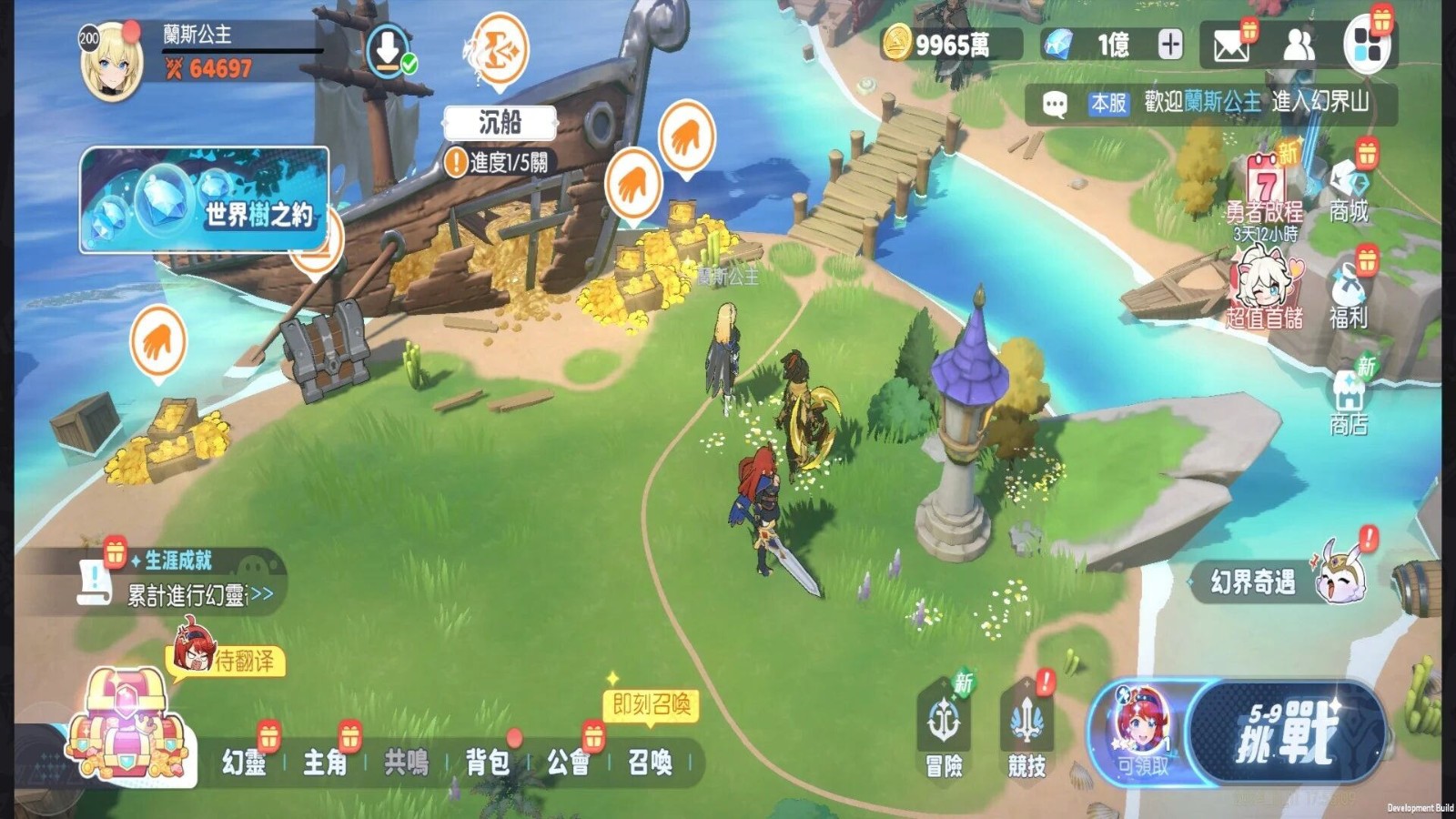Viewport: 1456px width, 819px height.
Task: Open the four-square menu icon
Action: (1366, 45)
